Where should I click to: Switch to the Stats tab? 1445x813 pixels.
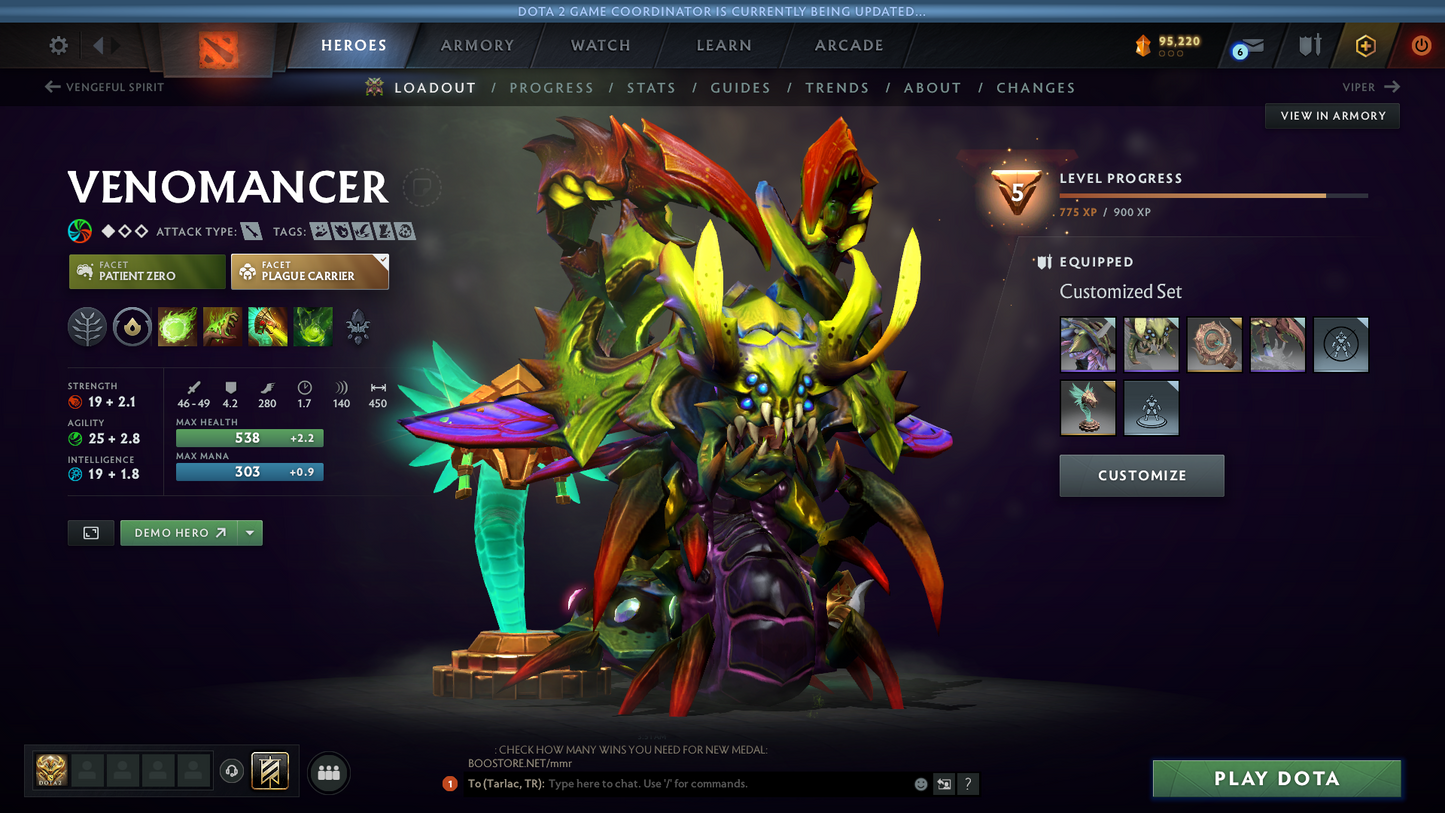(651, 87)
